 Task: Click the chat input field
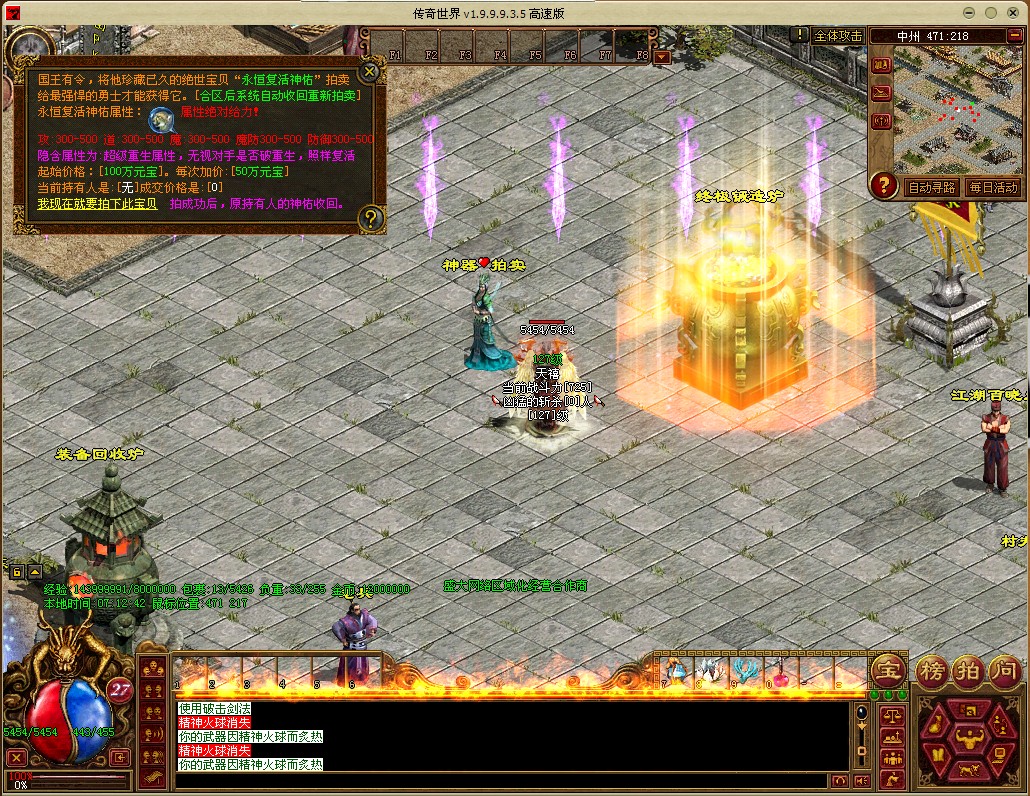coord(500,780)
